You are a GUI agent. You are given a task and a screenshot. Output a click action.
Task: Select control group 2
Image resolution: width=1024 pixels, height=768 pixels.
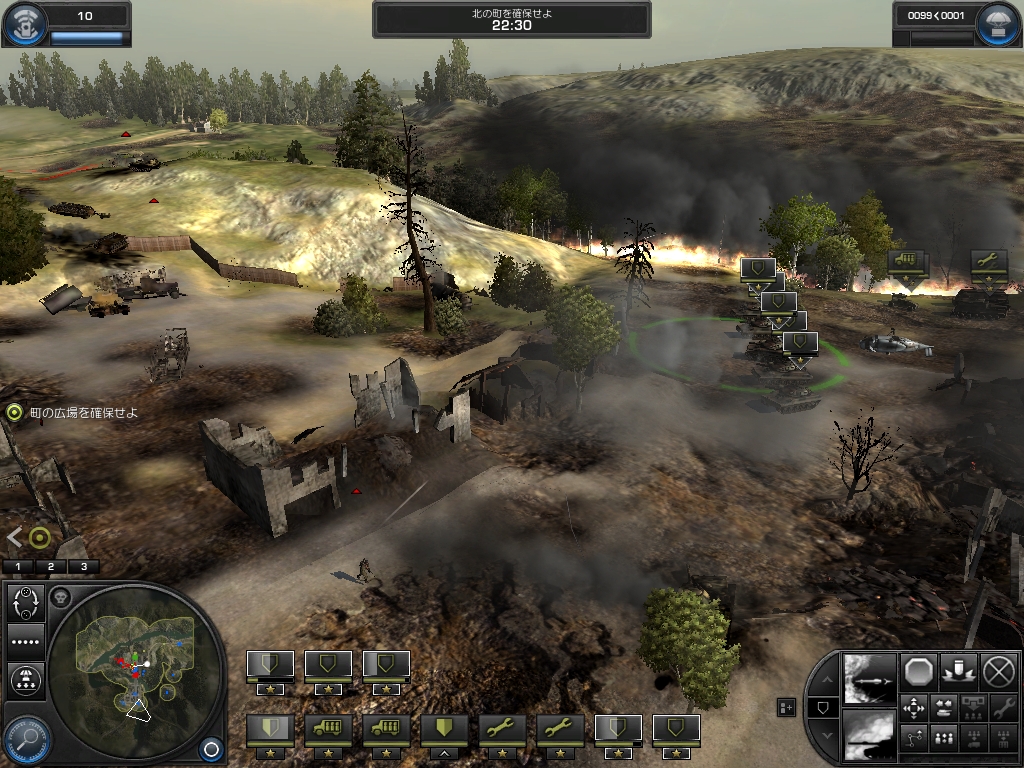coord(51,566)
